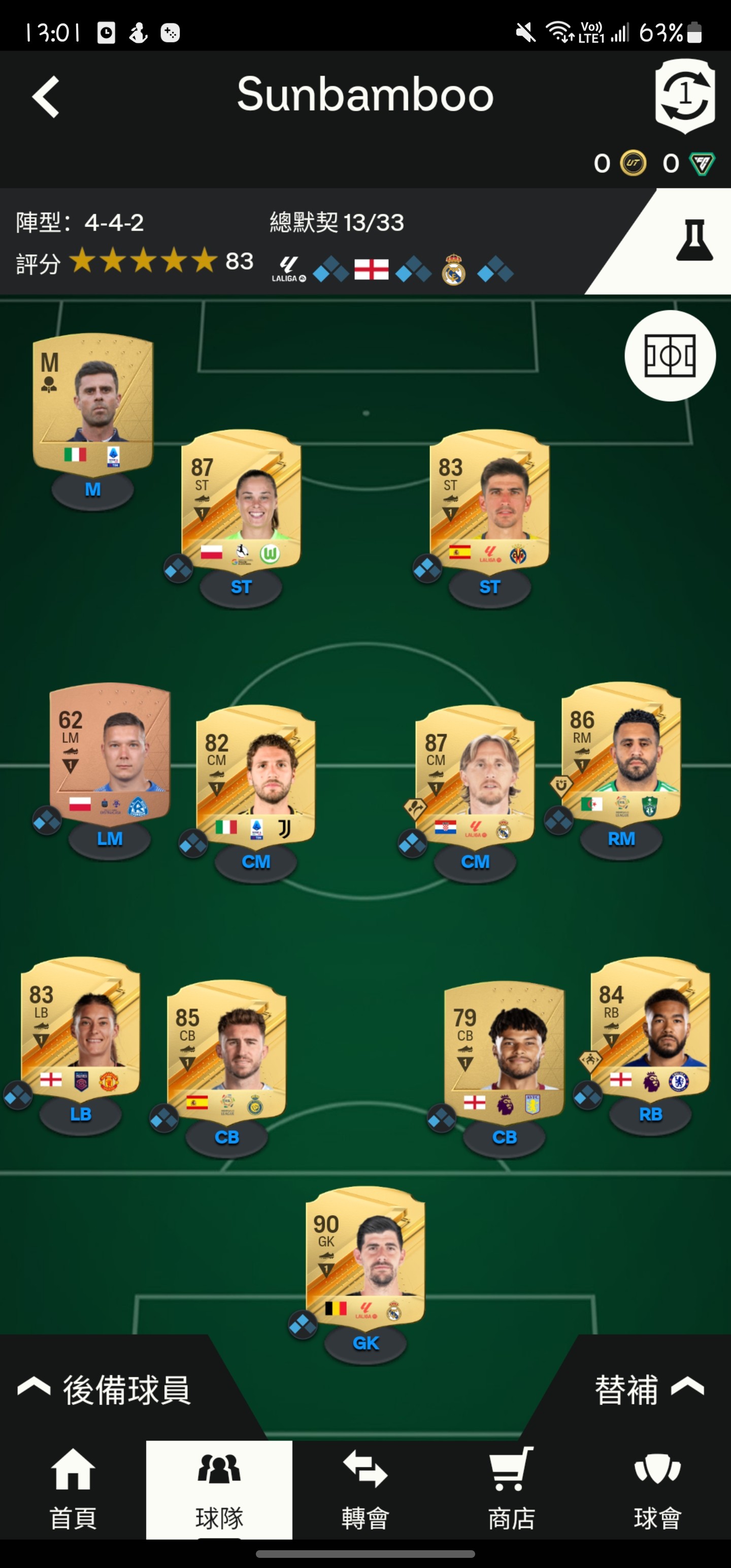Viewport: 731px width, 1568px height.
Task: Select the 87-rated striker card
Action: pos(241,500)
